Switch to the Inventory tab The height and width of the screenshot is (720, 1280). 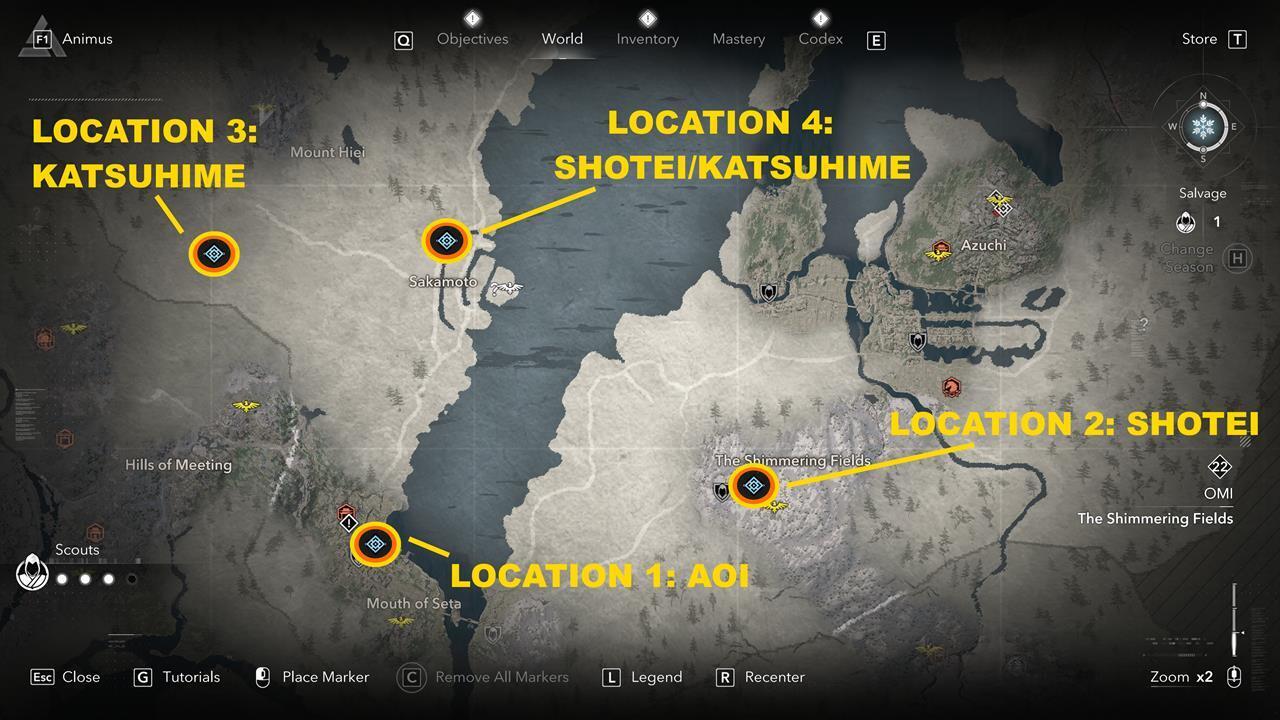point(647,39)
